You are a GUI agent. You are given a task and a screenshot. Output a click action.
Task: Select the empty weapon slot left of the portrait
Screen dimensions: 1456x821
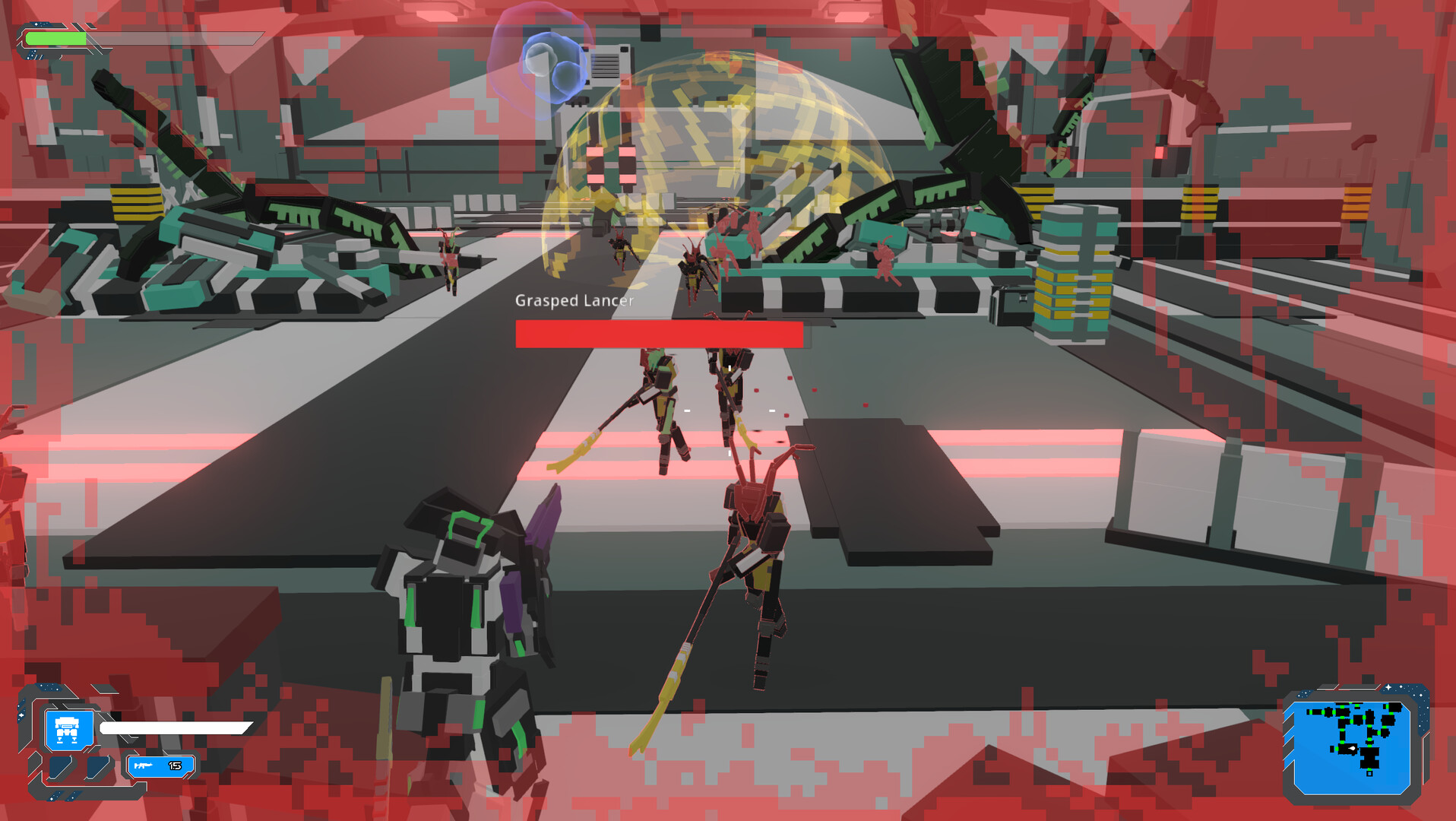(60, 768)
